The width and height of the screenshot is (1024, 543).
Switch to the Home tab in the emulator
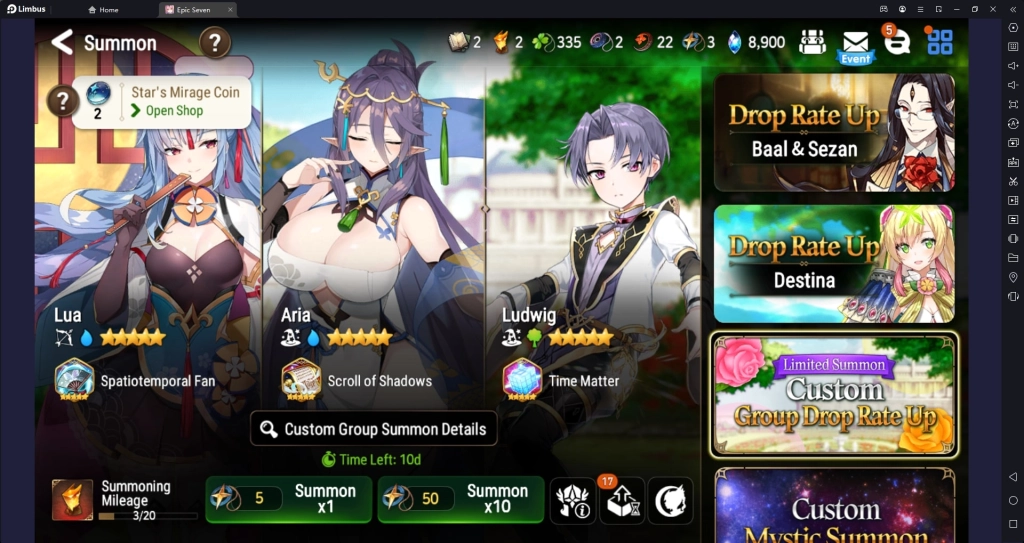(103, 9)
